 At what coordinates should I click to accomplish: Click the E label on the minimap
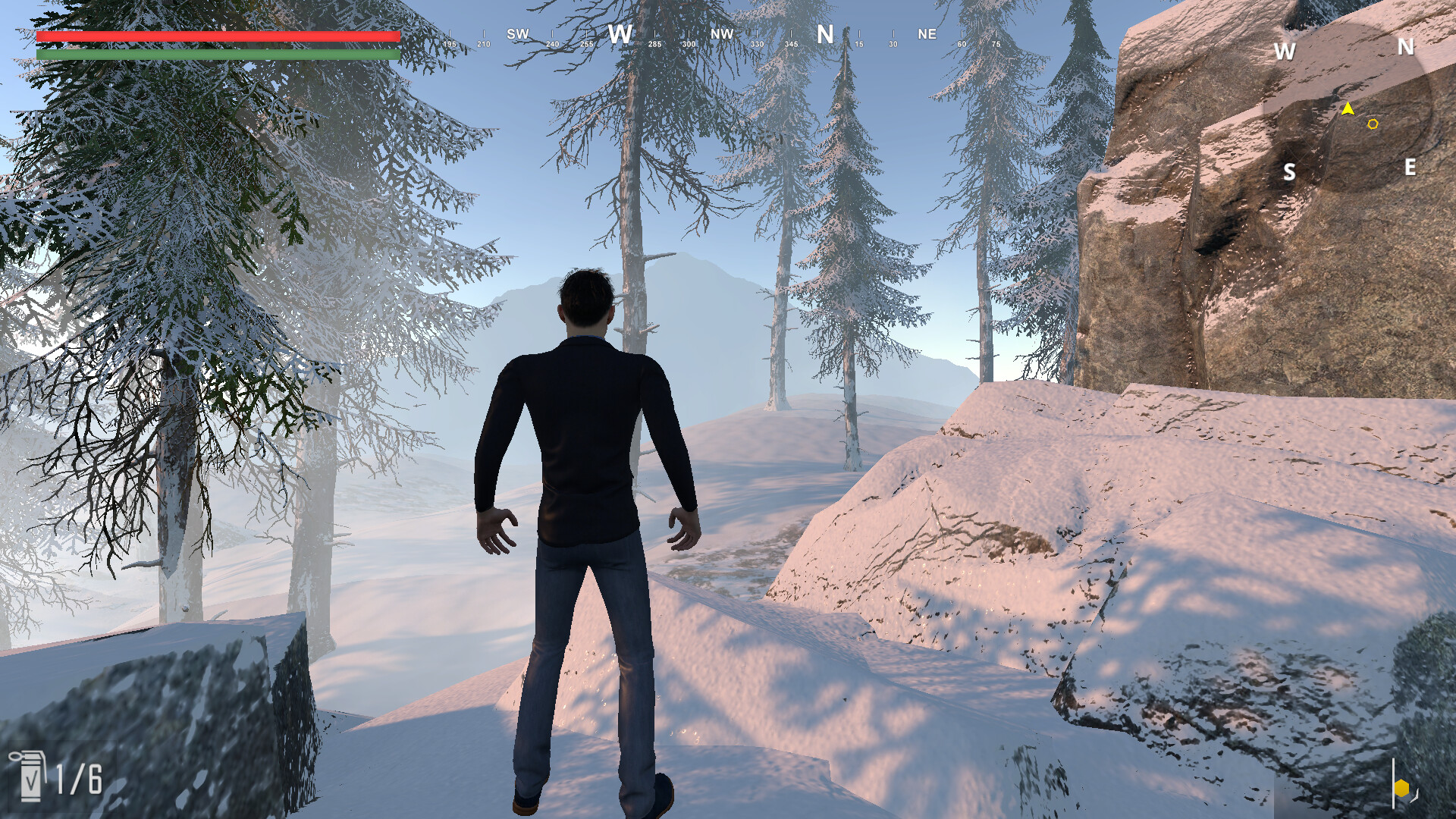coord(1410,166)
